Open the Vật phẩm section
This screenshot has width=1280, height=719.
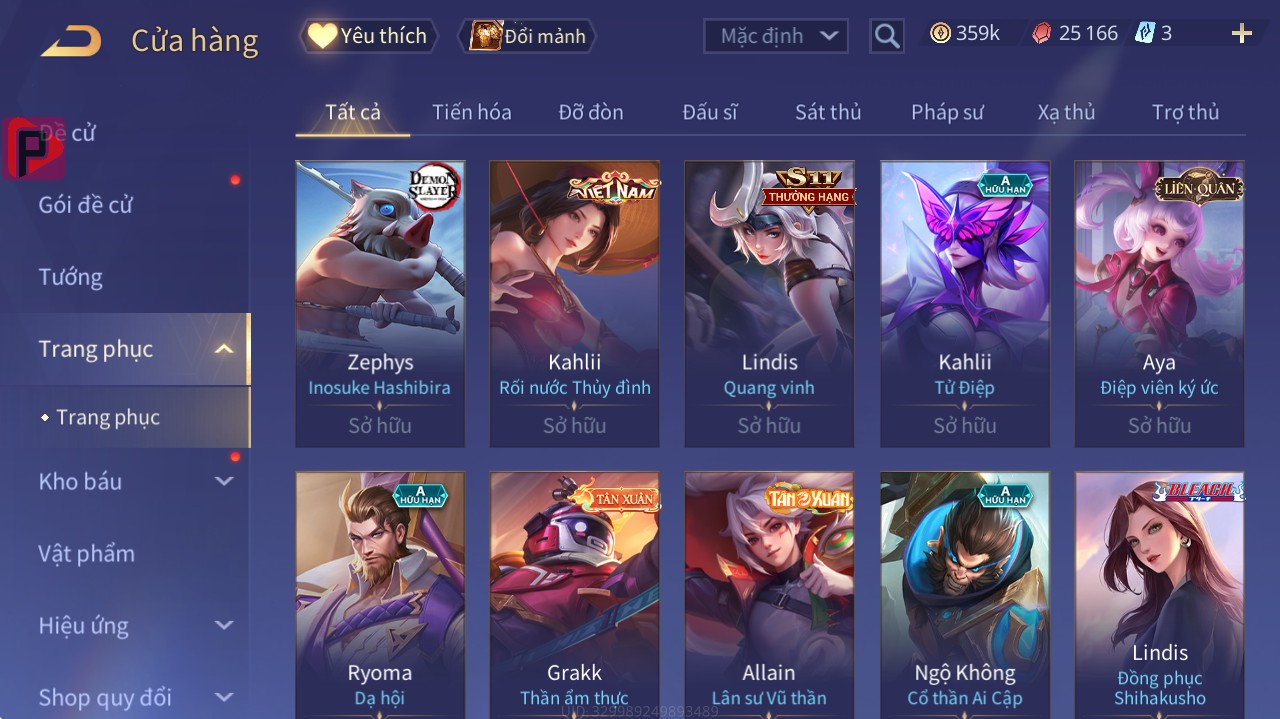(x=86, y=553)
